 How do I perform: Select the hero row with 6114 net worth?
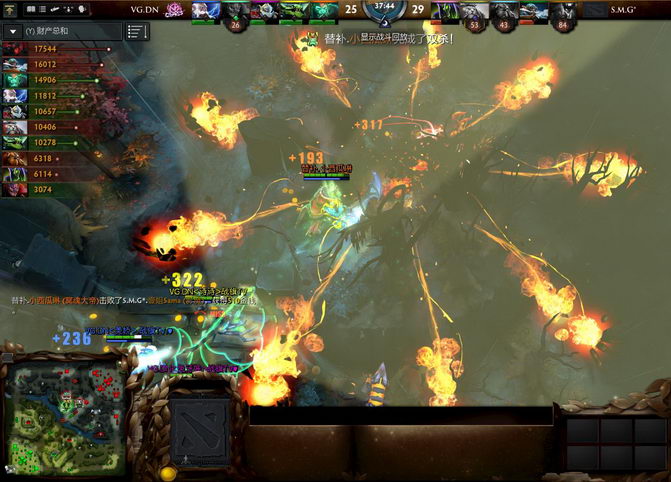tap(40, 174)
